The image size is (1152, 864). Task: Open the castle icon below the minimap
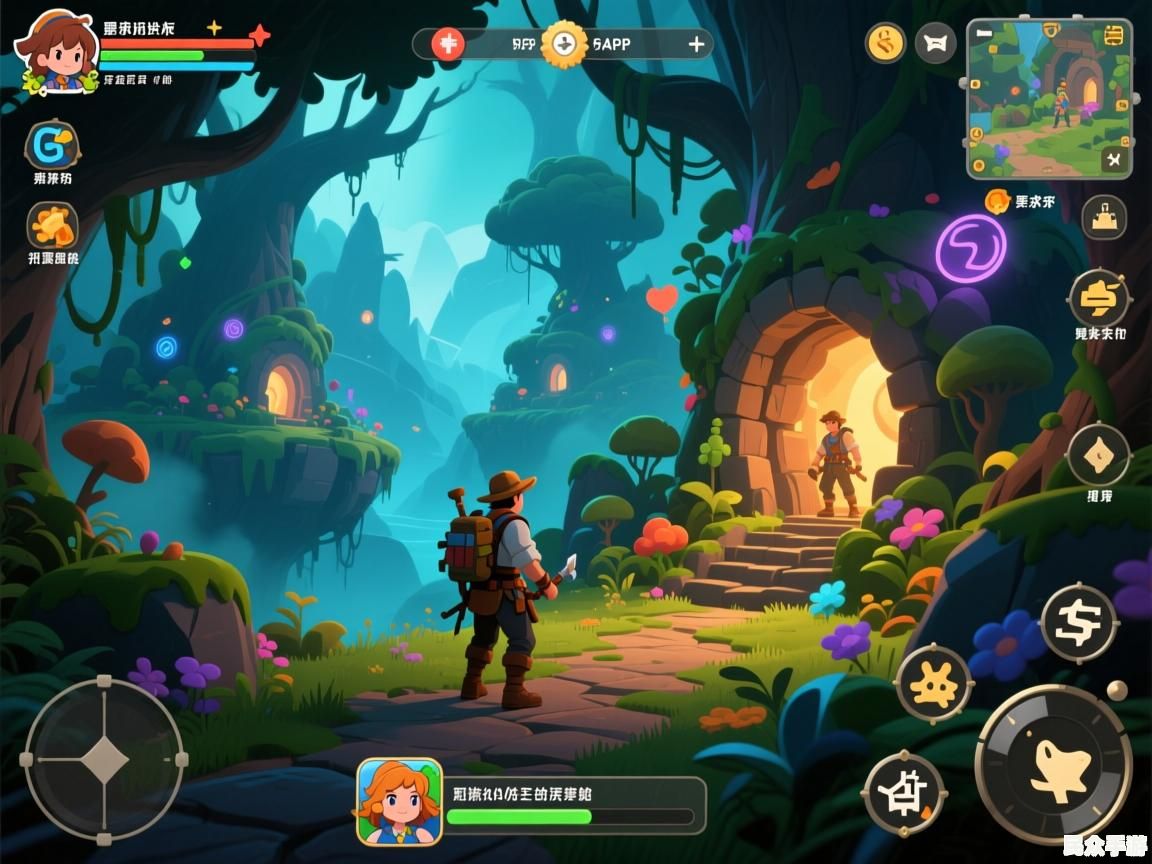[1104, 216]
